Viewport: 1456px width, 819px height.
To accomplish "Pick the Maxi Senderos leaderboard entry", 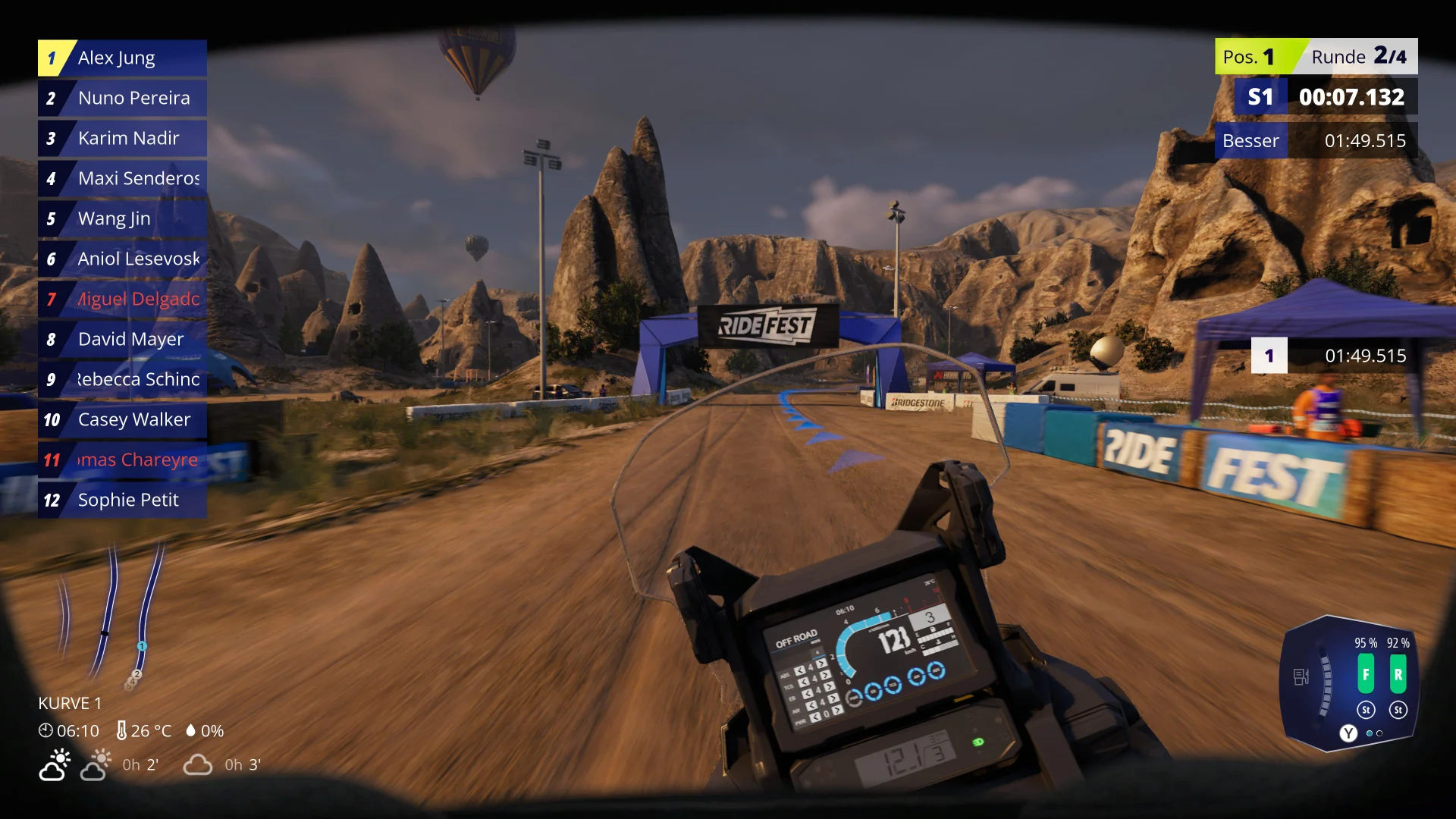I will (122, 179).
